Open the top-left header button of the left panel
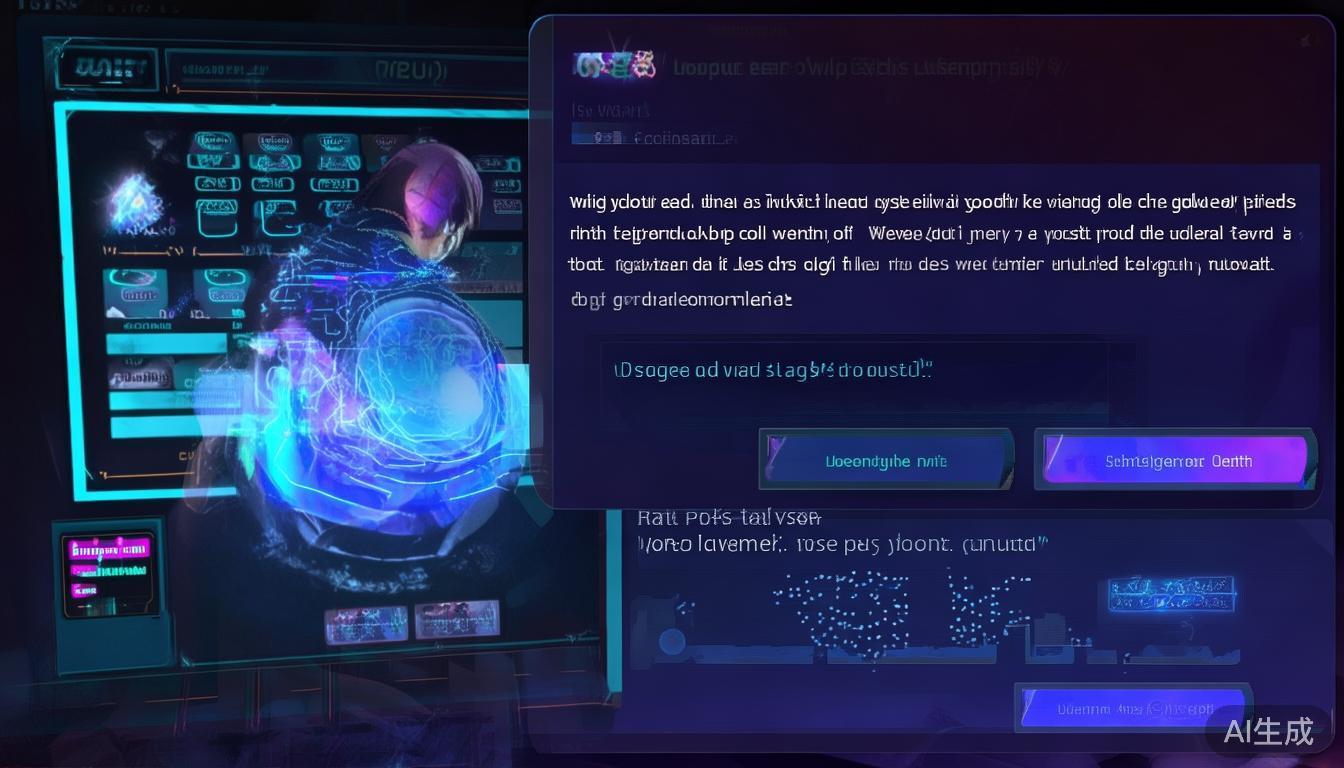 pos(104,69)
